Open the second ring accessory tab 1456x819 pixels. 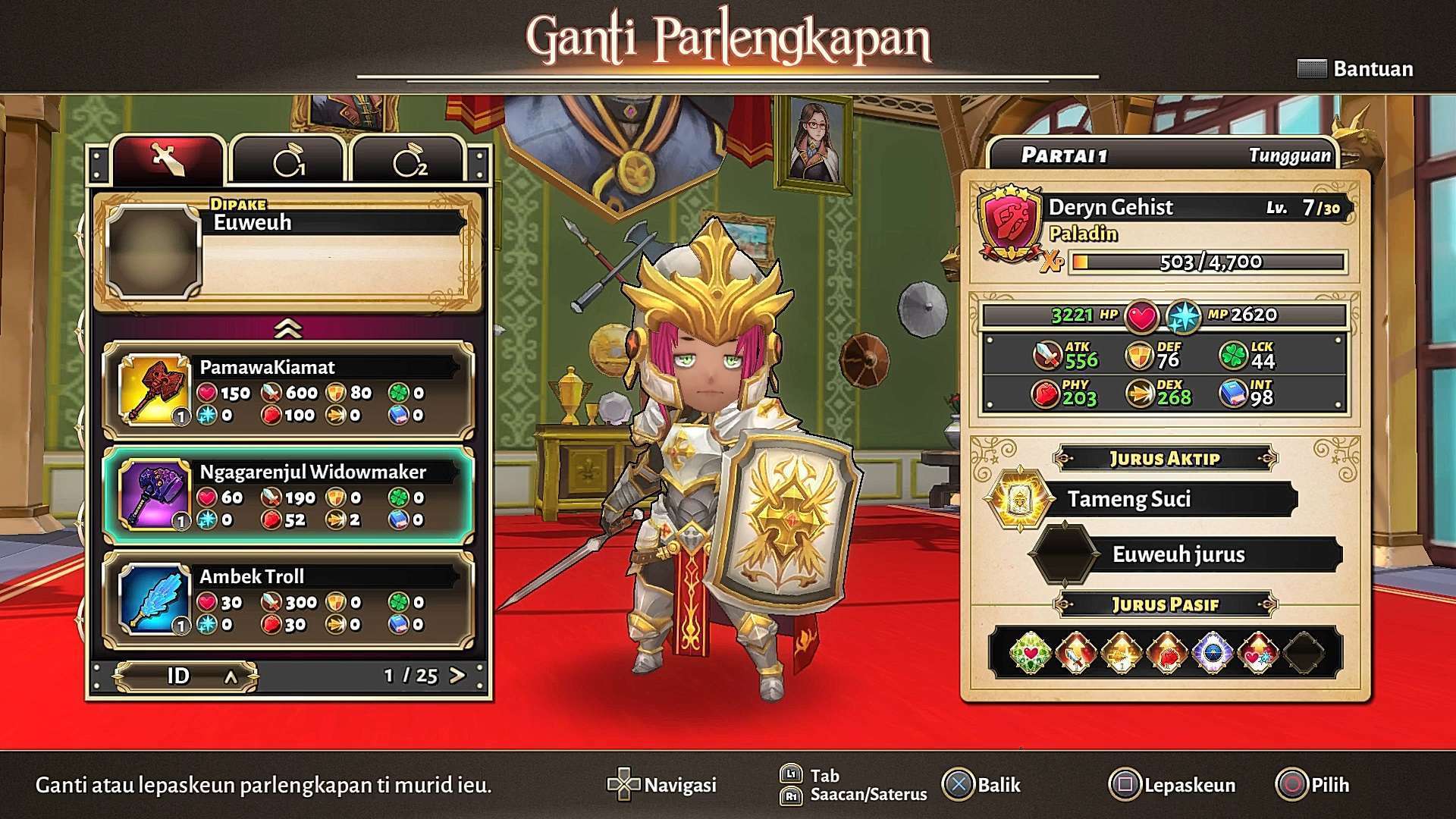409,162
